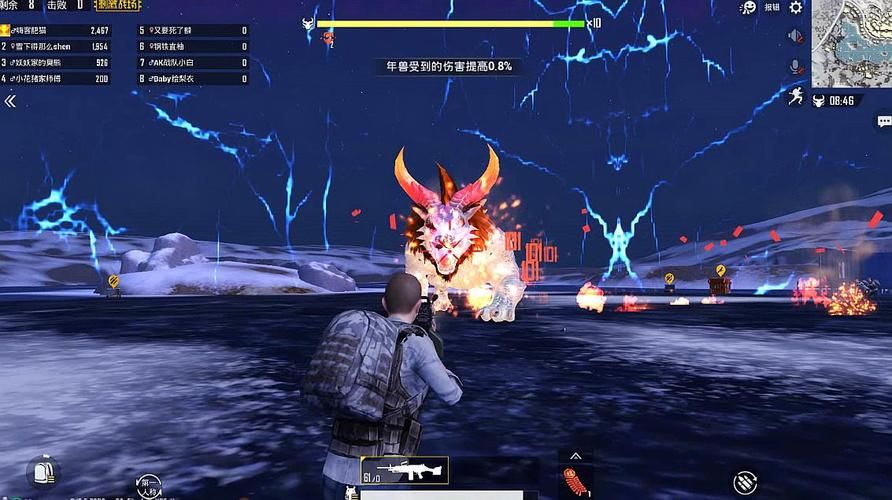
Task: Open the emote smiley menu
Action: pos(747,8)
